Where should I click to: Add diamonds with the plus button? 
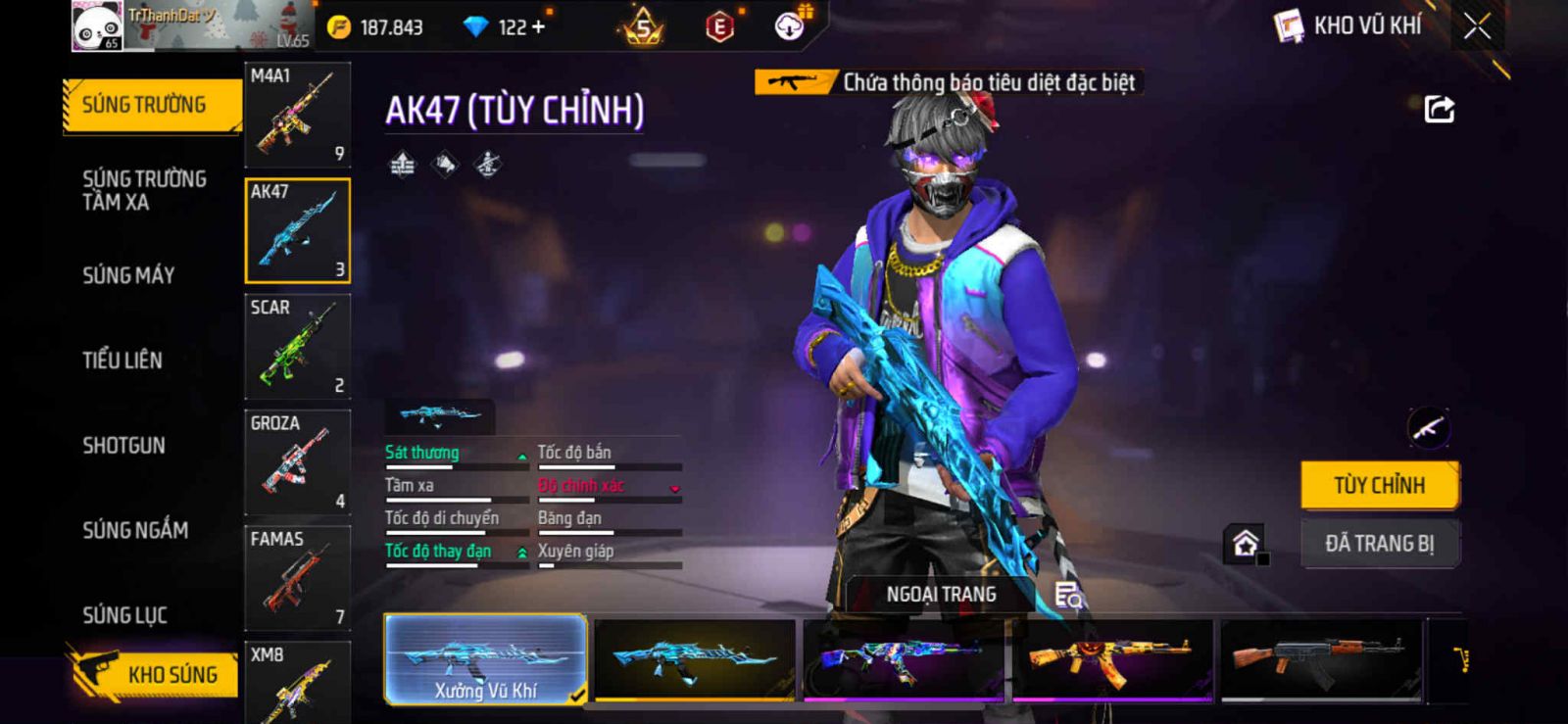pos(538,26)
